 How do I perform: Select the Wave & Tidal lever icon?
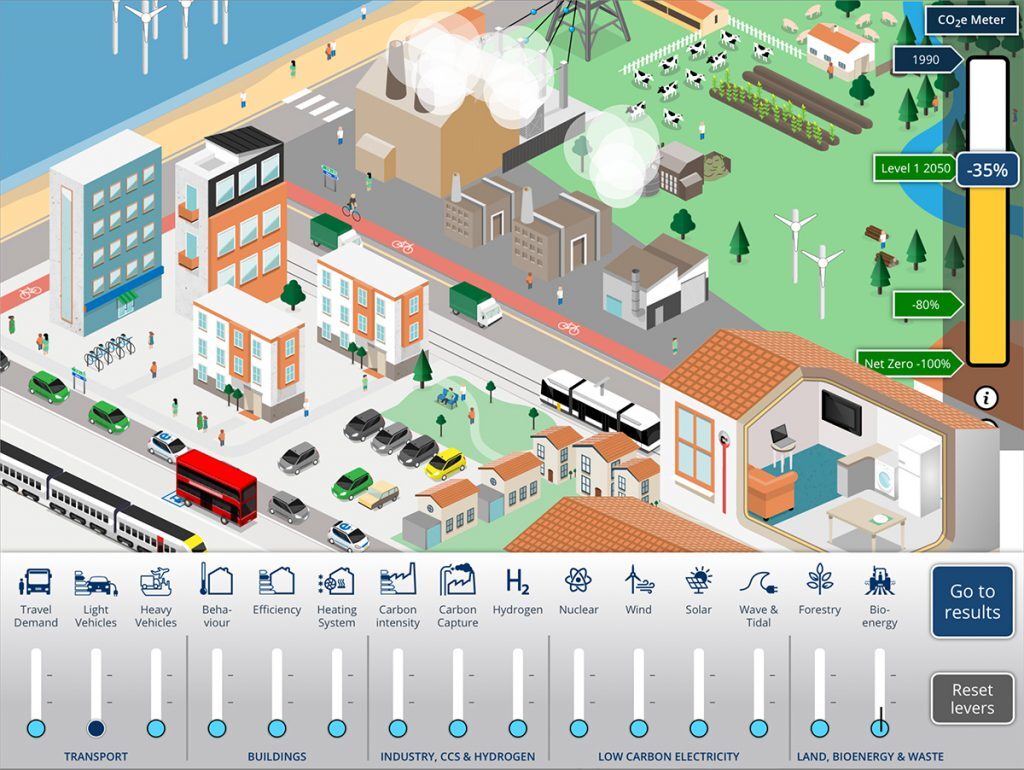[x=758, y=581]
